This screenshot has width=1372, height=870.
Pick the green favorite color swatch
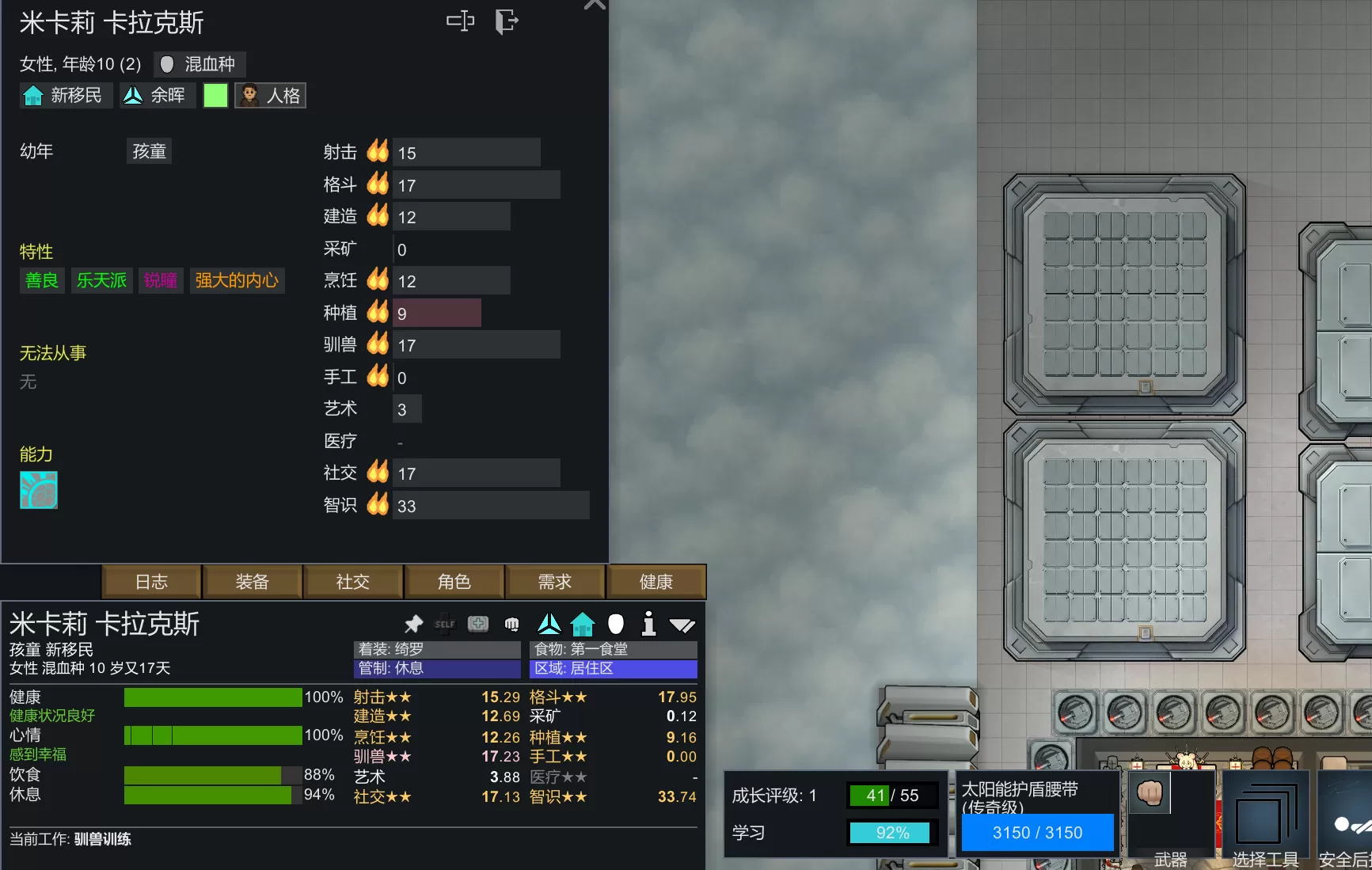click(x=215, y=96)
